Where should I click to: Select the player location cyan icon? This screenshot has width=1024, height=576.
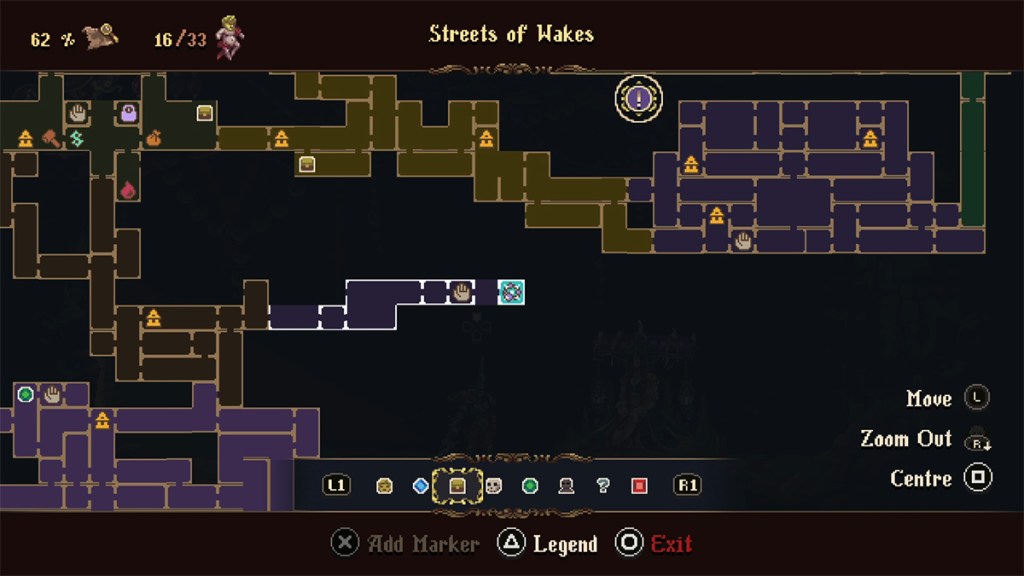coord(511,292)
